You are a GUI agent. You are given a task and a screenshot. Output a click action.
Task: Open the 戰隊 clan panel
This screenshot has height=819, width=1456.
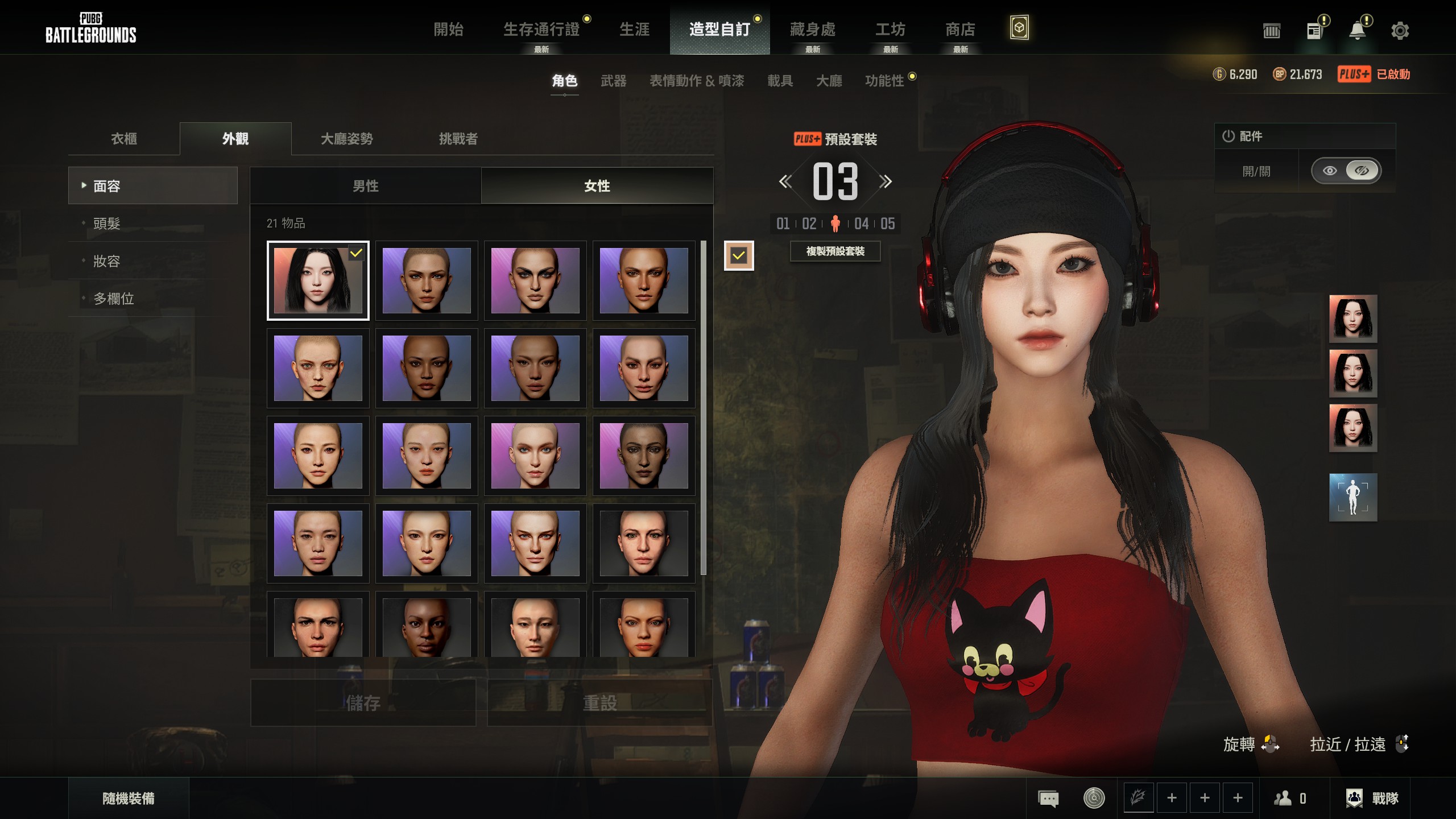point(1373,799)
